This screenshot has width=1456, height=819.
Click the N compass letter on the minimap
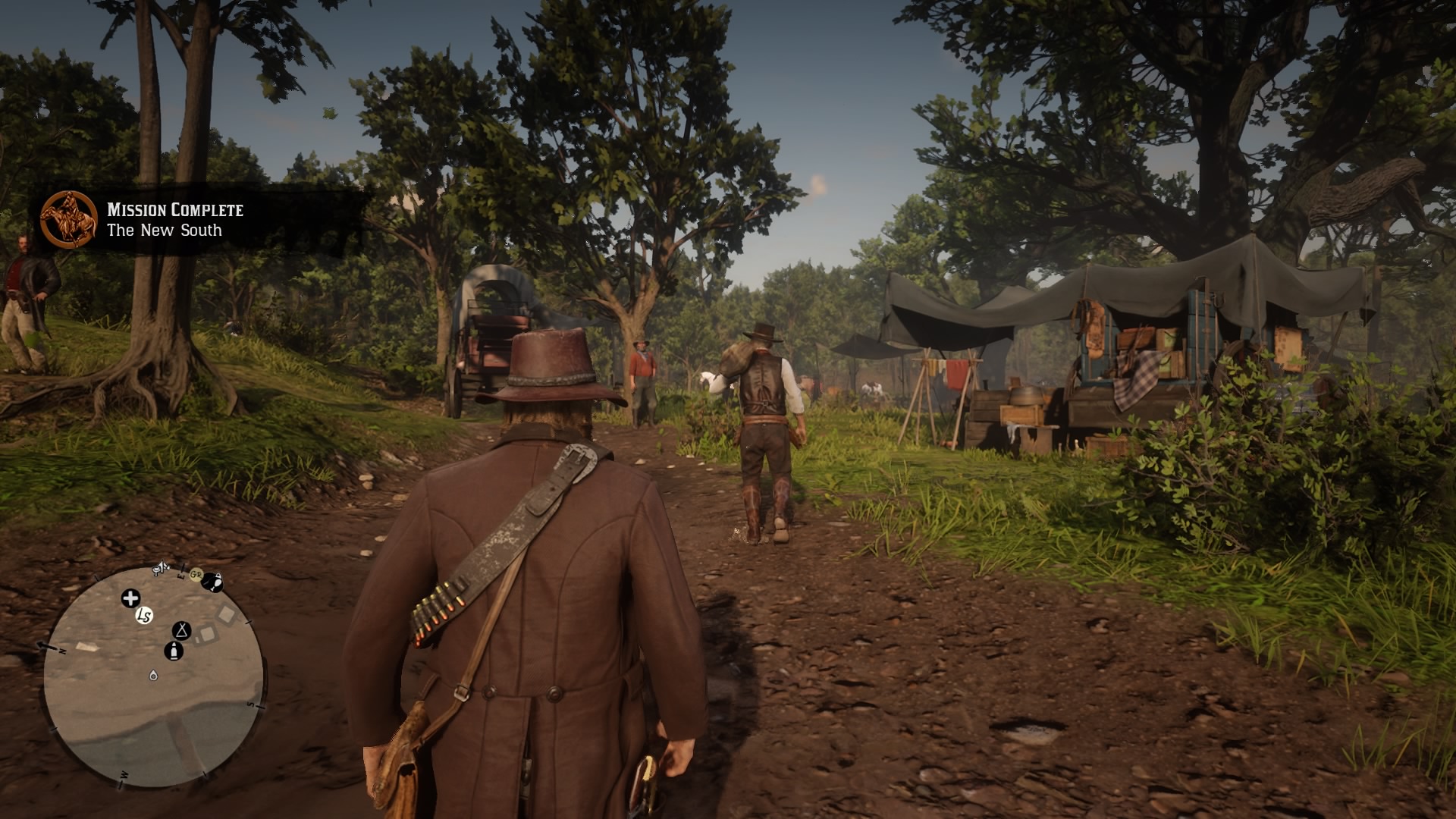(x=61, y=650)
